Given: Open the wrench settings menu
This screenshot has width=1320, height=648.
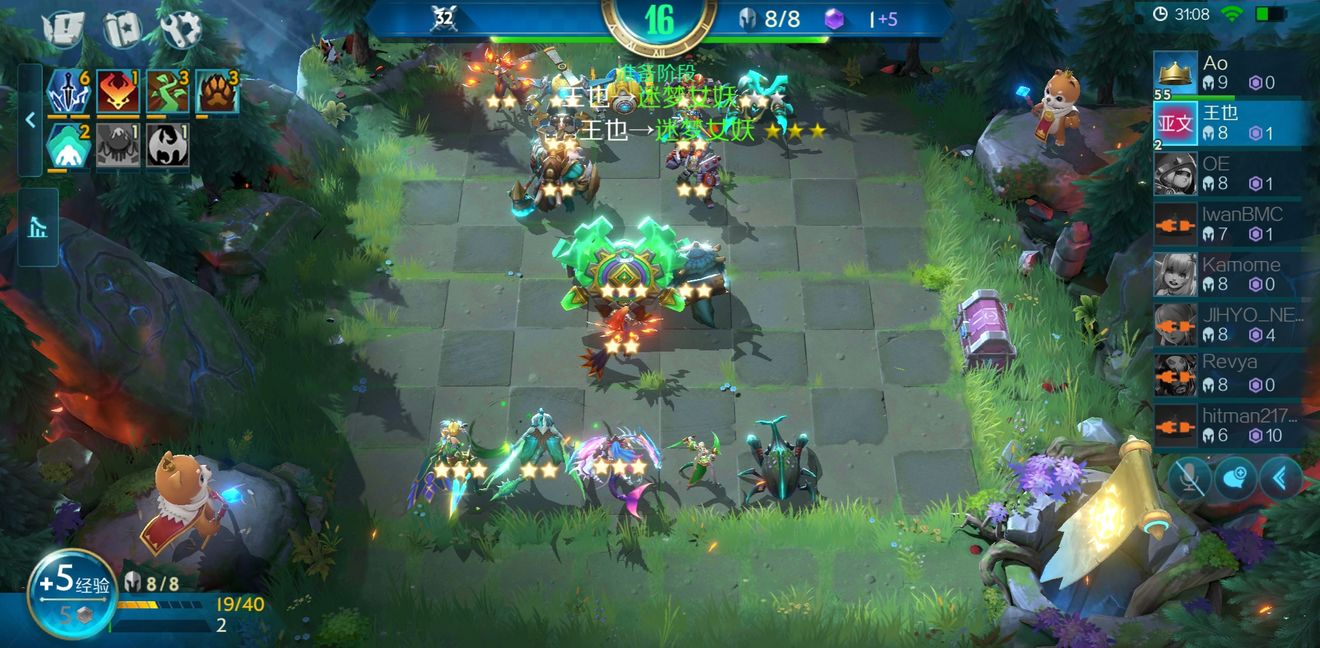Looking at the screenshot, I should point(181,31).
